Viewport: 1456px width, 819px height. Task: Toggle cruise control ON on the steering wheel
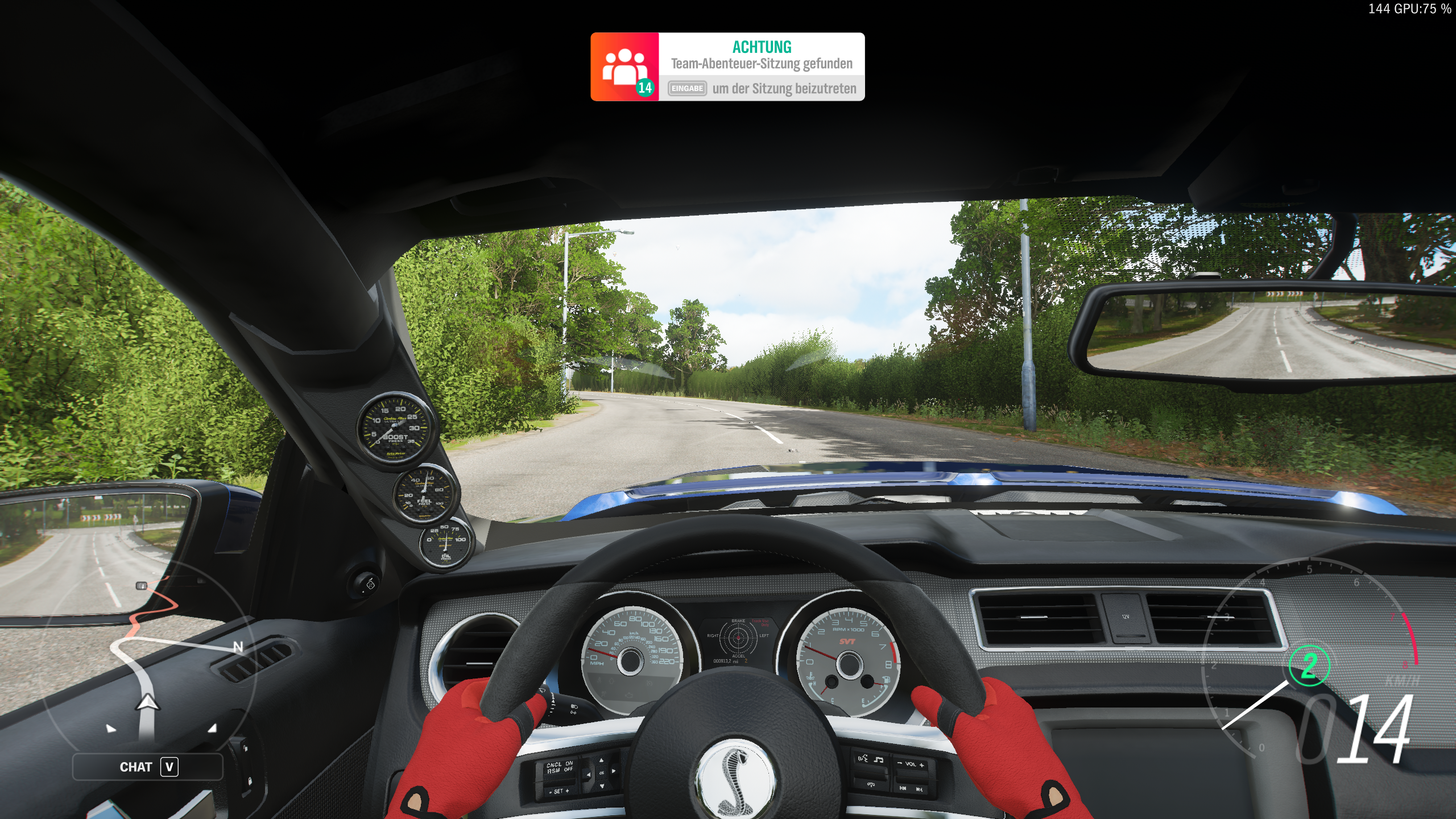tap(569, 763)
